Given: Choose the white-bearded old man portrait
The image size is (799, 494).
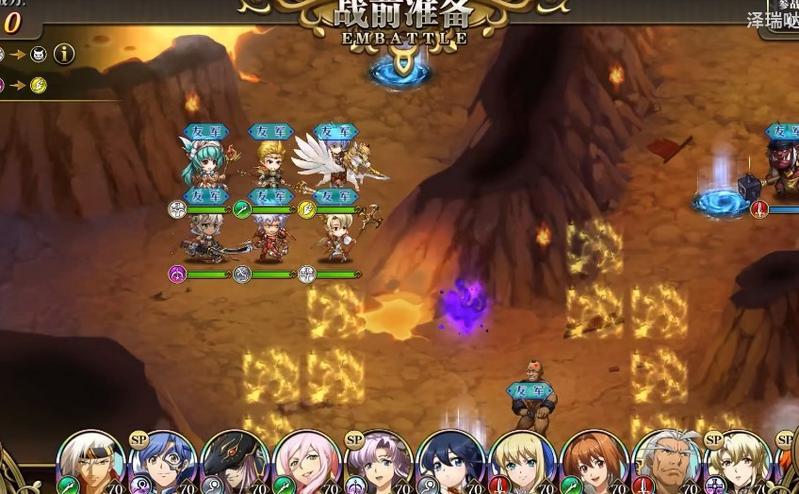Looking at the screenshot, I should tap(667, 462).
